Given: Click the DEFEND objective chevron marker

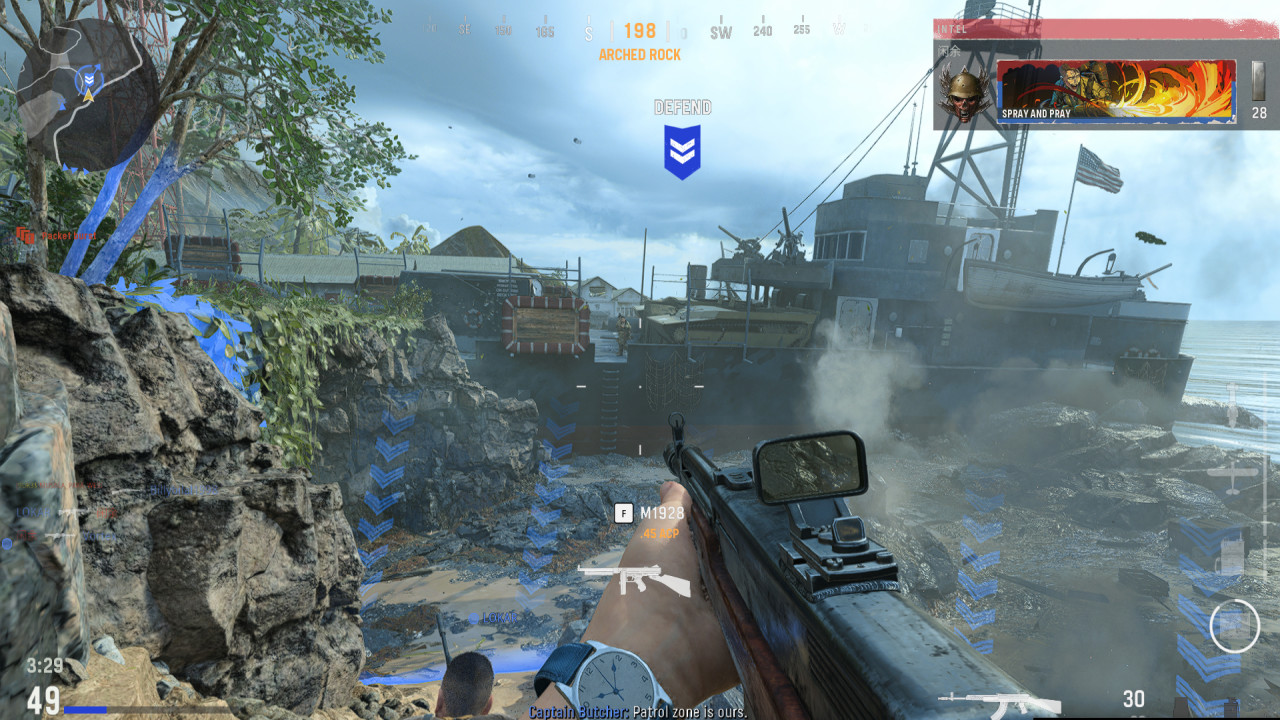Looking at the screenshot, I should [x=683, y=148].
